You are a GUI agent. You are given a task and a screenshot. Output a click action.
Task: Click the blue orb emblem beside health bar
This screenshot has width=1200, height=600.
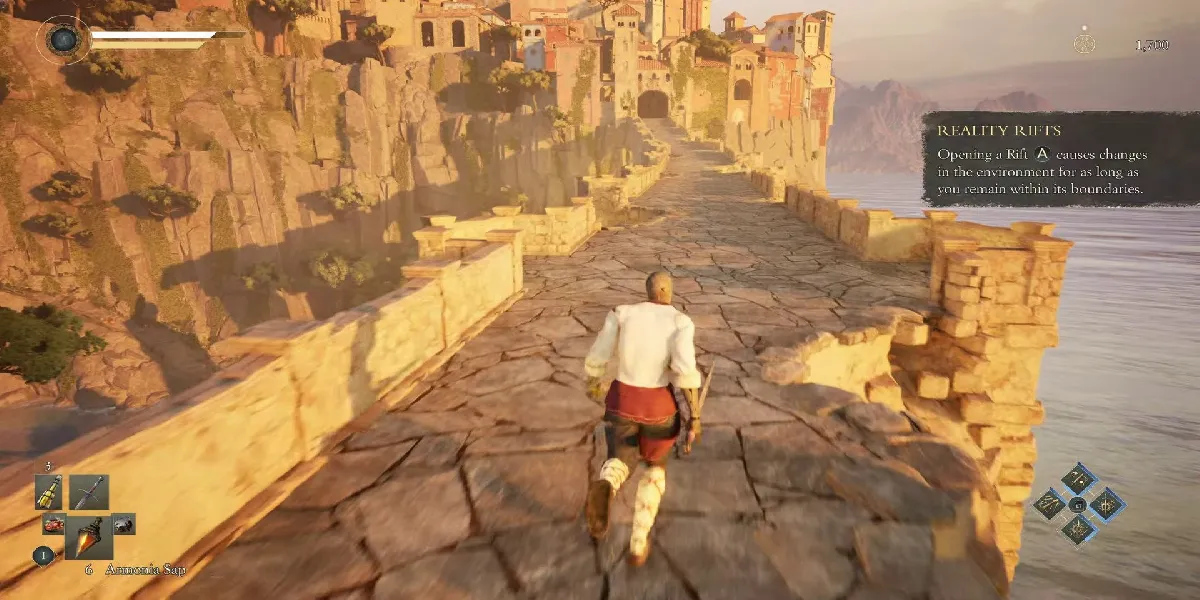point(63,39)
